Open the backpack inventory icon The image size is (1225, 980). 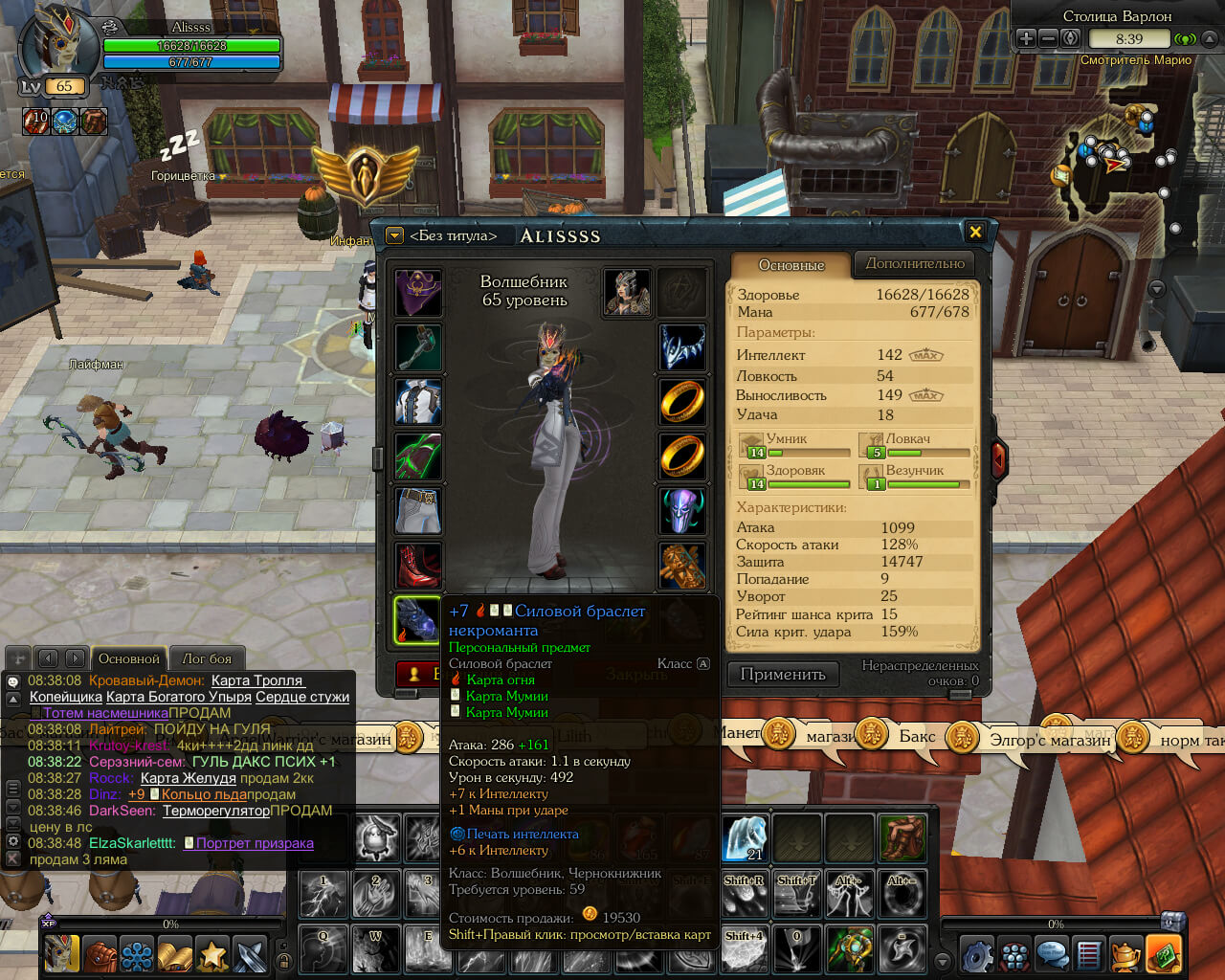pos(100,955)
